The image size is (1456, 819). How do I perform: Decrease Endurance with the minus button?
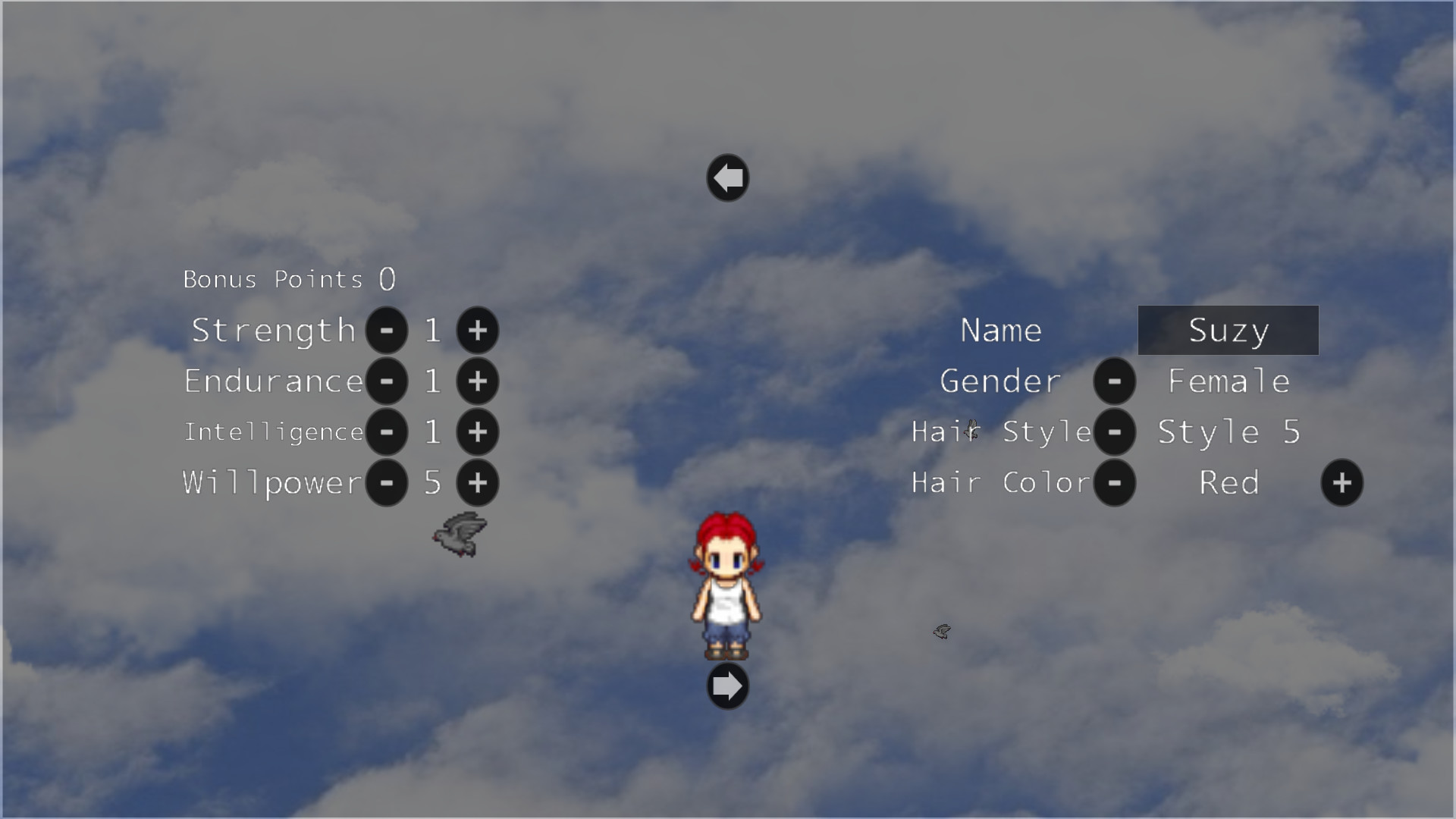(386, 381)
